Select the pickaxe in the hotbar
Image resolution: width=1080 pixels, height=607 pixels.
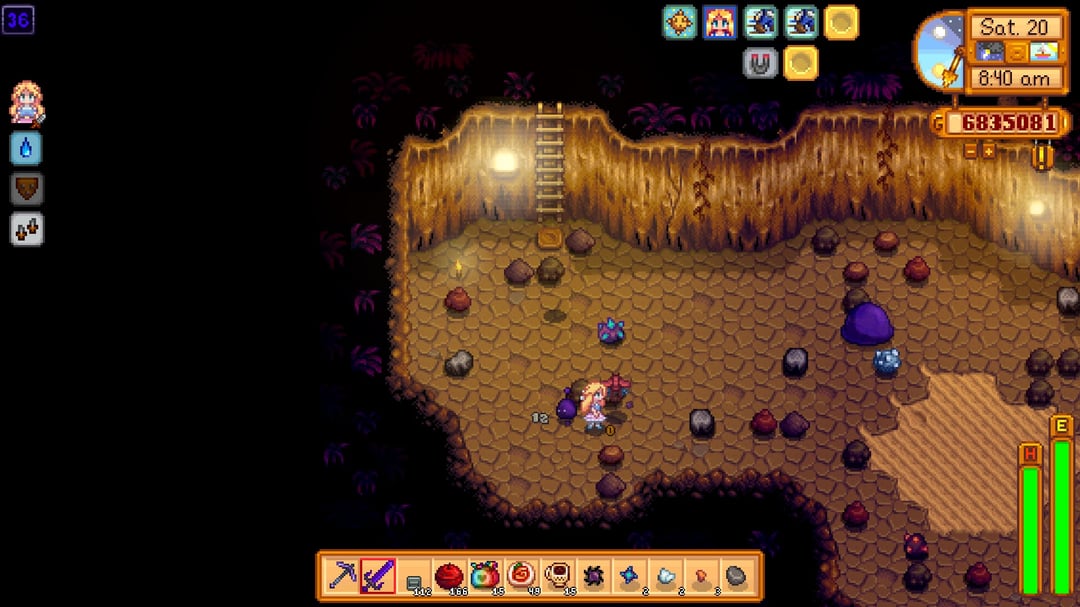(x=342, y=576)
